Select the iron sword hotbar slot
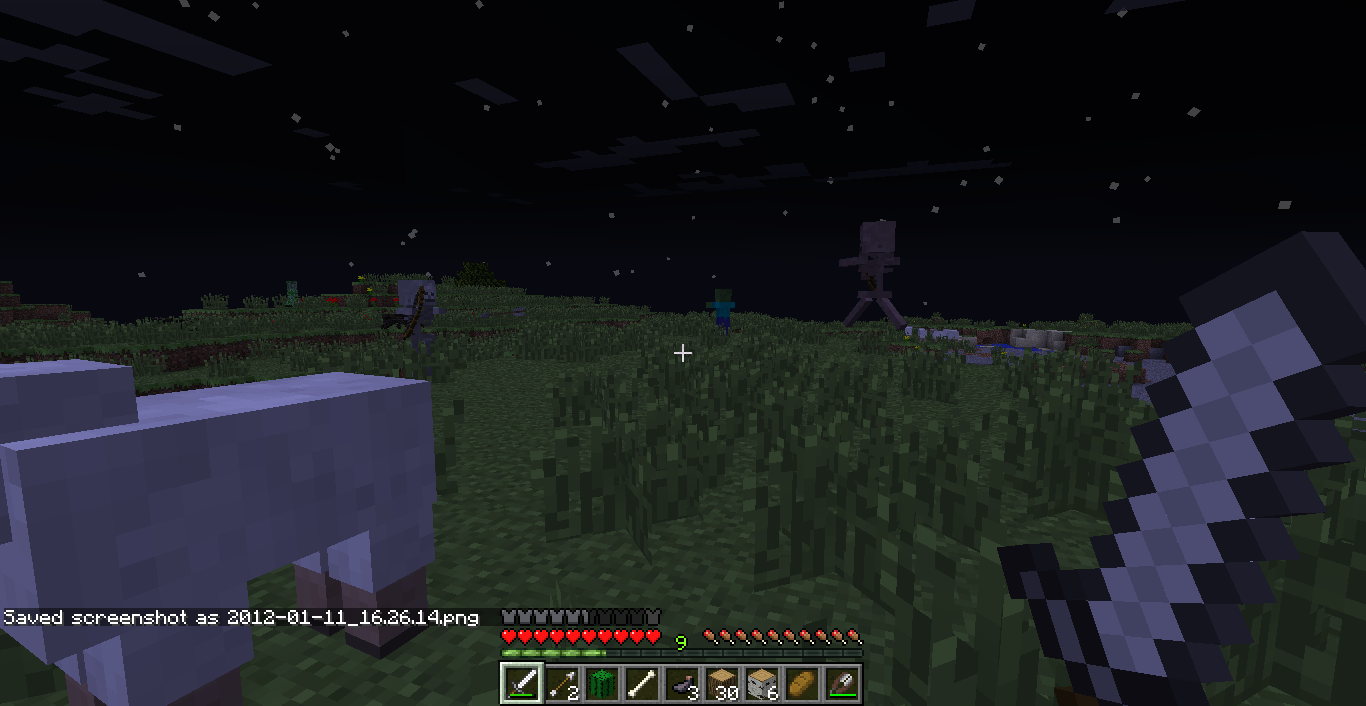Screen dimensions: 1366x706 (x=522, y=684)
